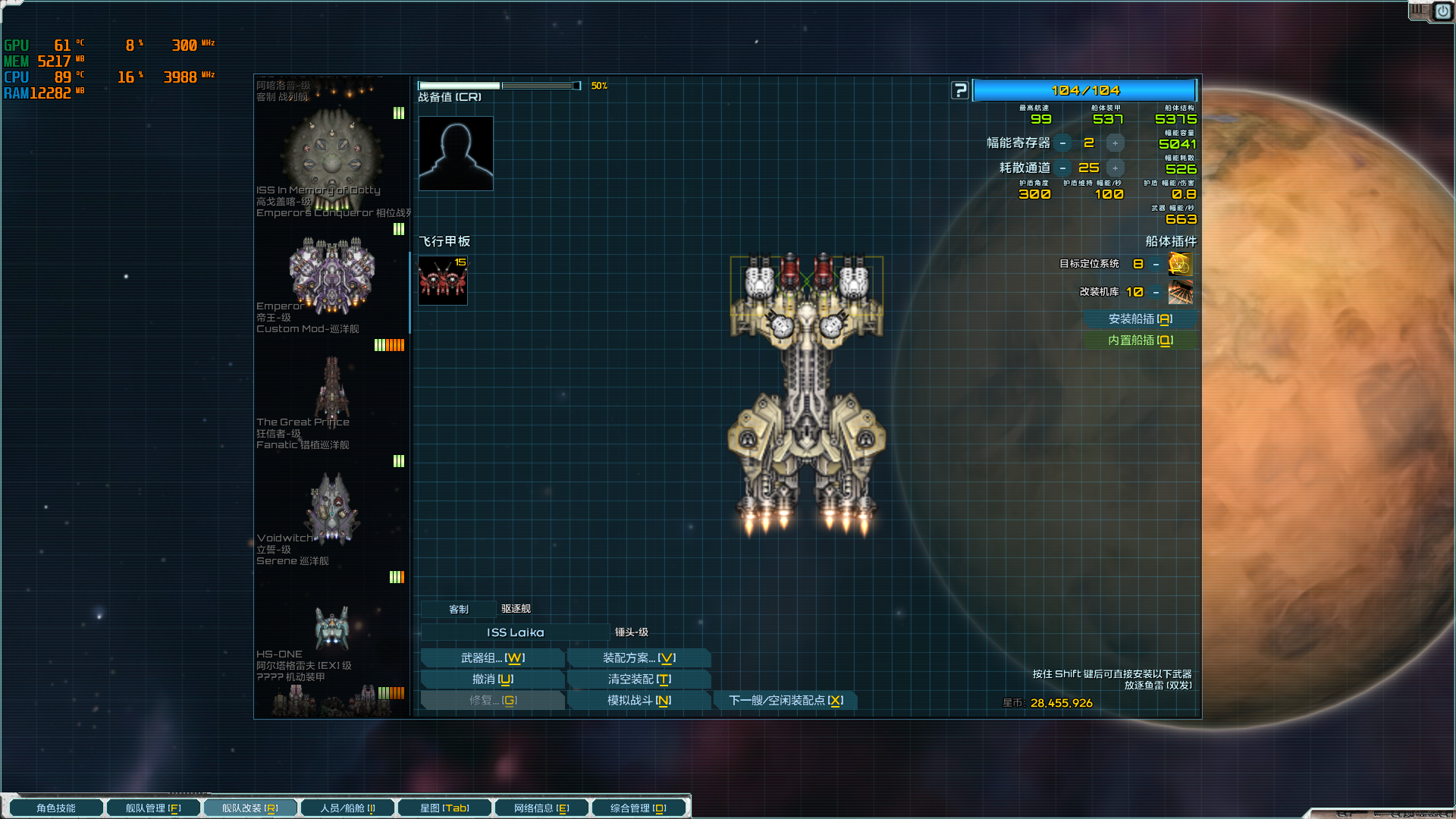The height and width of the screenshot is (819, 1456).
Task: Select the Voidwitch ship in fleet list
Action: point(331,510)
